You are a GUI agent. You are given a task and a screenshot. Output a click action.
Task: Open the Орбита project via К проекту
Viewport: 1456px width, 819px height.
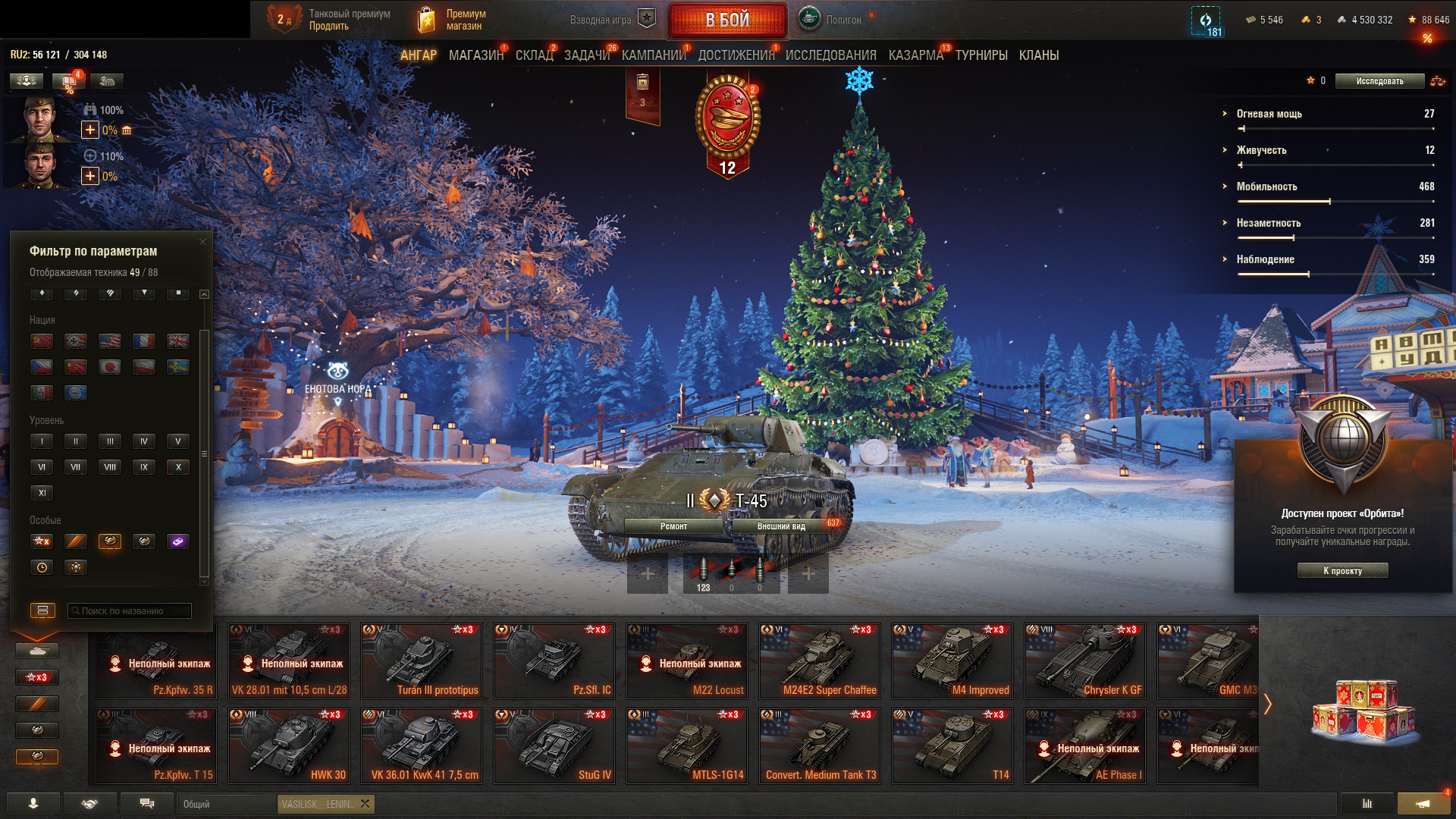(x=1342, y=571)
